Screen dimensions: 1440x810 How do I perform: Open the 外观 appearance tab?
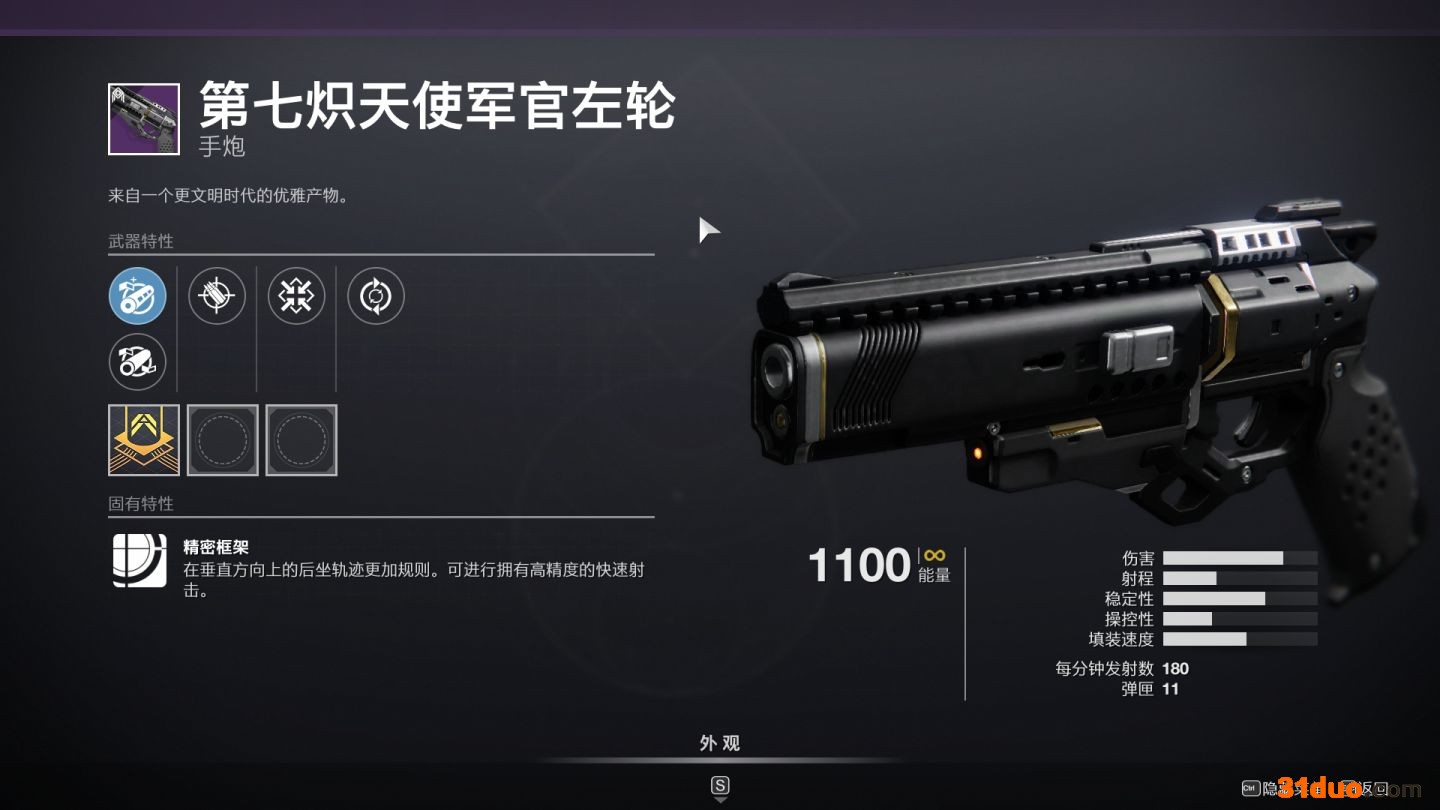point(720,743)
